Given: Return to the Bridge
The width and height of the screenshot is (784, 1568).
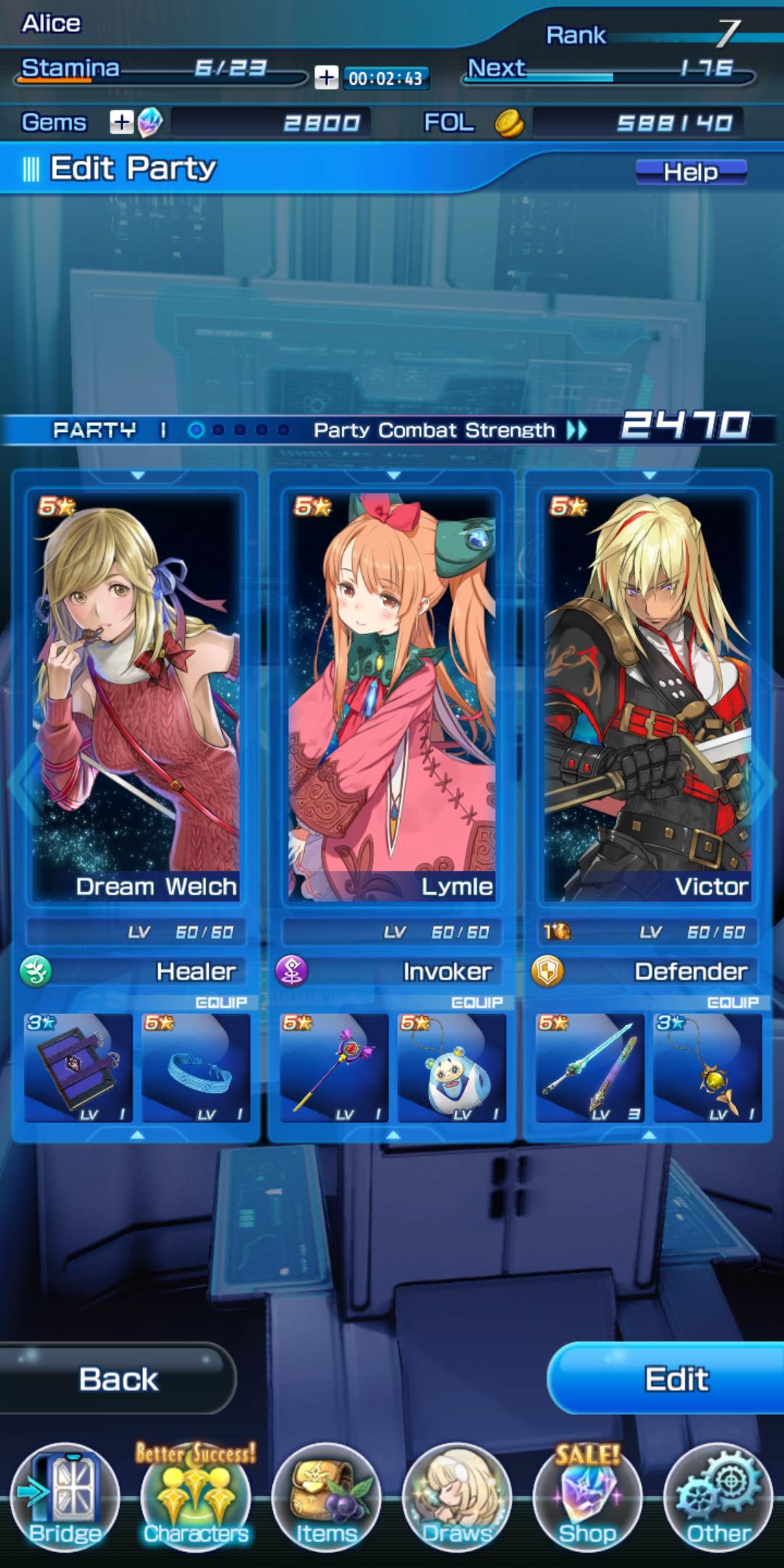Looking at the screenshot, I should pos(65,1498).
